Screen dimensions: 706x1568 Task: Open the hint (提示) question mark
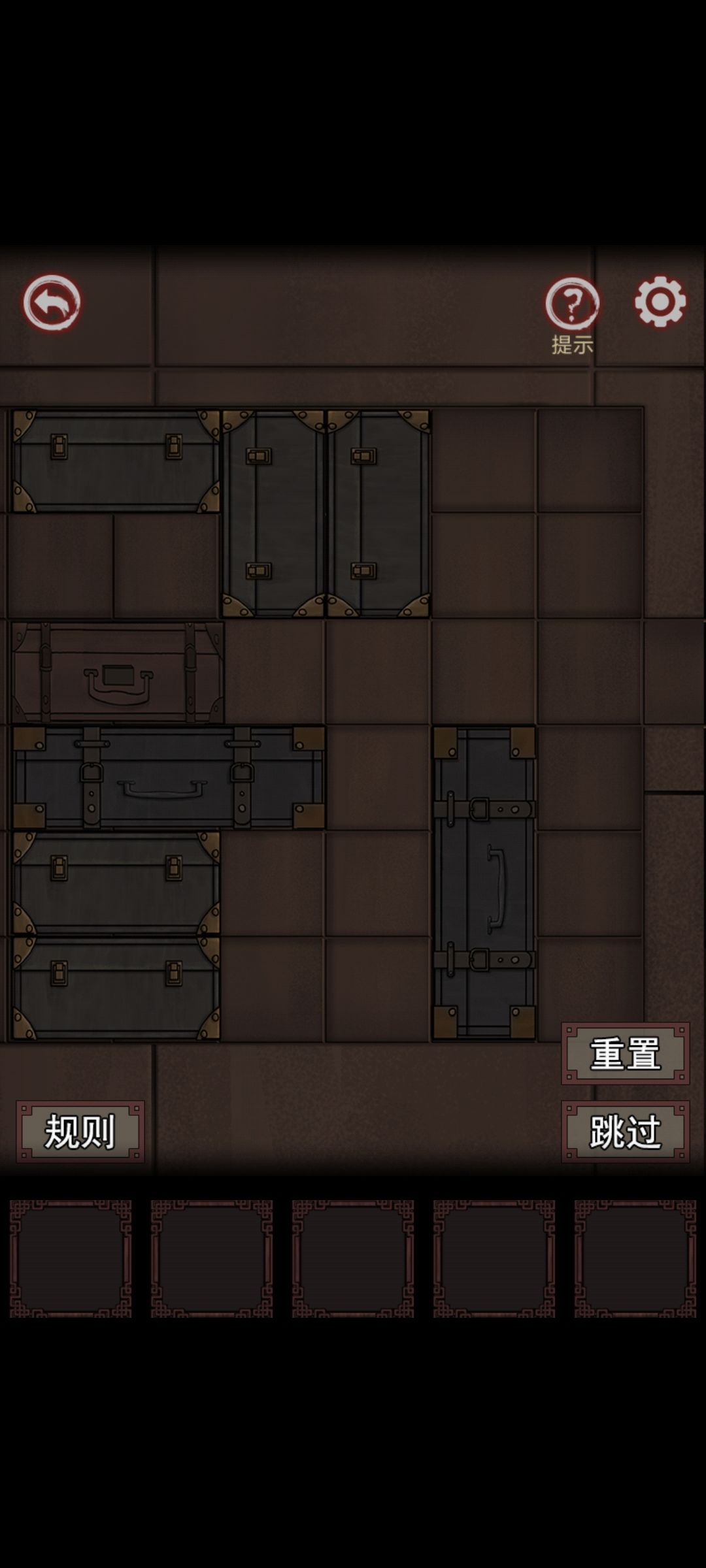[572, 304]
